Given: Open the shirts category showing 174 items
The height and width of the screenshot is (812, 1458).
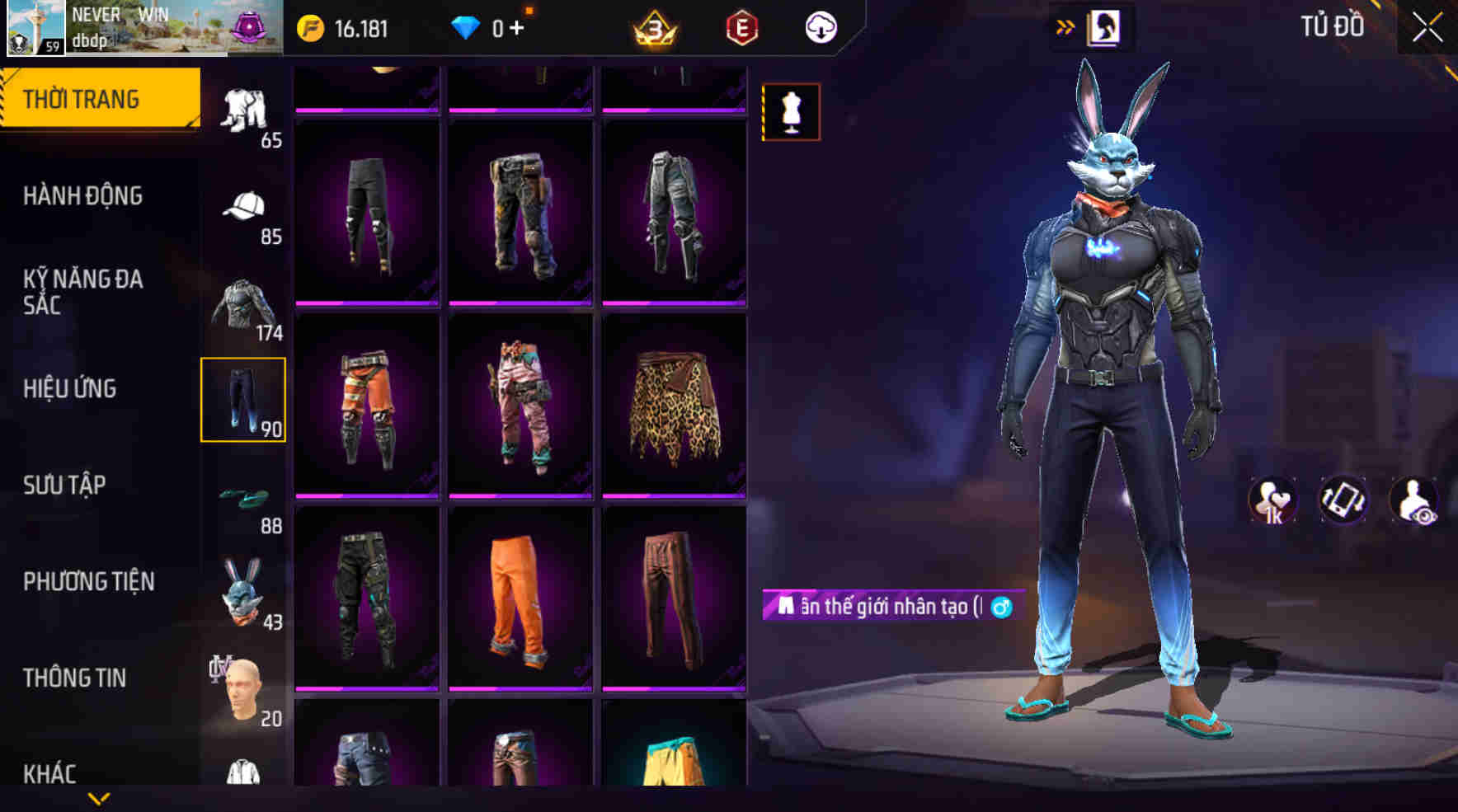Looking at the screenshot, I should coord(244,303).
